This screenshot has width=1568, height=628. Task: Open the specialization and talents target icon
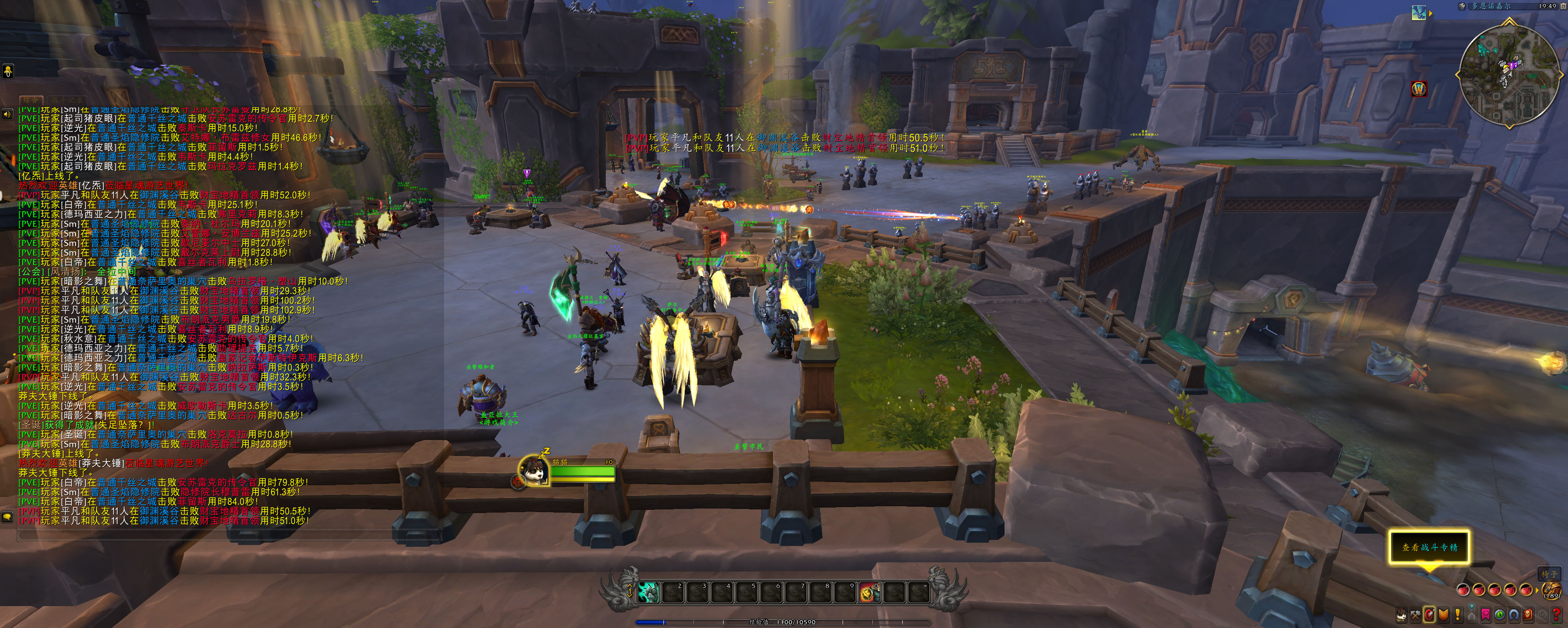tap(1429, 615)
